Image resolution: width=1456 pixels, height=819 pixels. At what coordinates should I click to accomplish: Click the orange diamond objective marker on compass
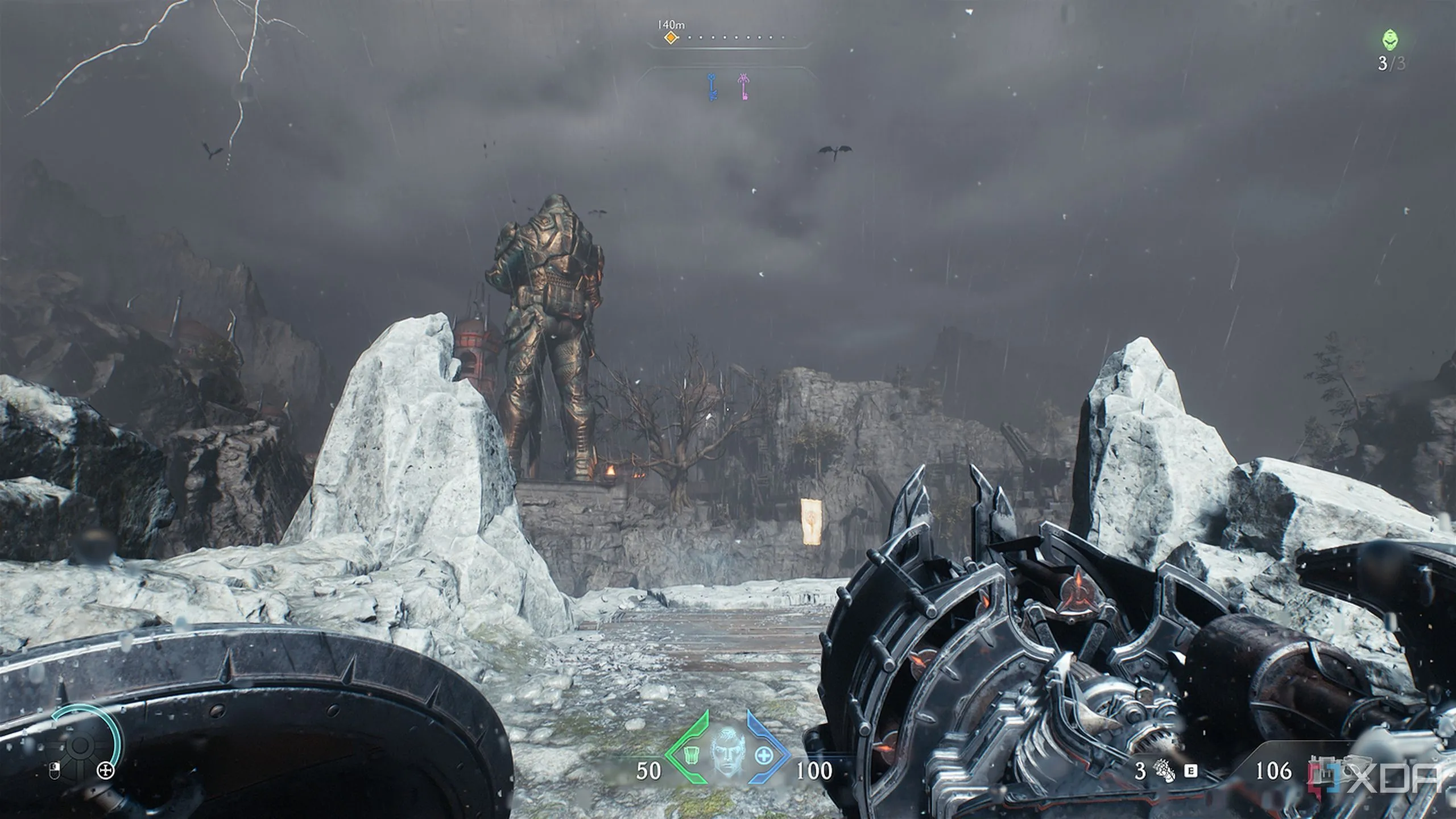point(671,38)
